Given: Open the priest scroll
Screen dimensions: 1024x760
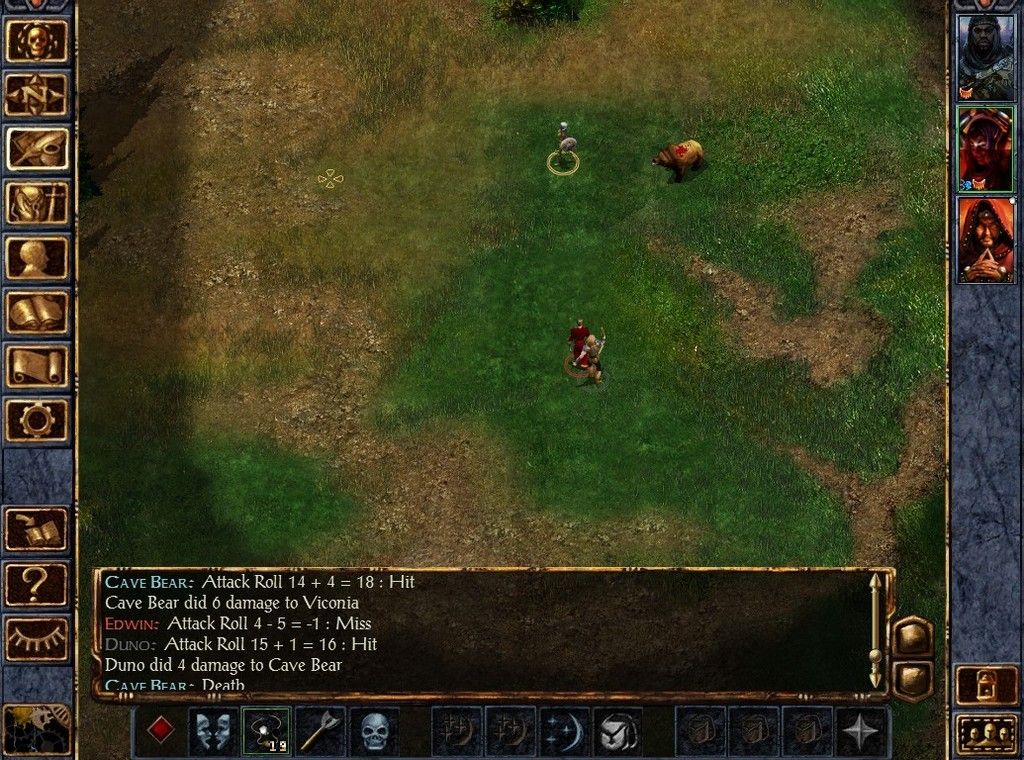Looking at the screenshot, I should pos(38,365).
